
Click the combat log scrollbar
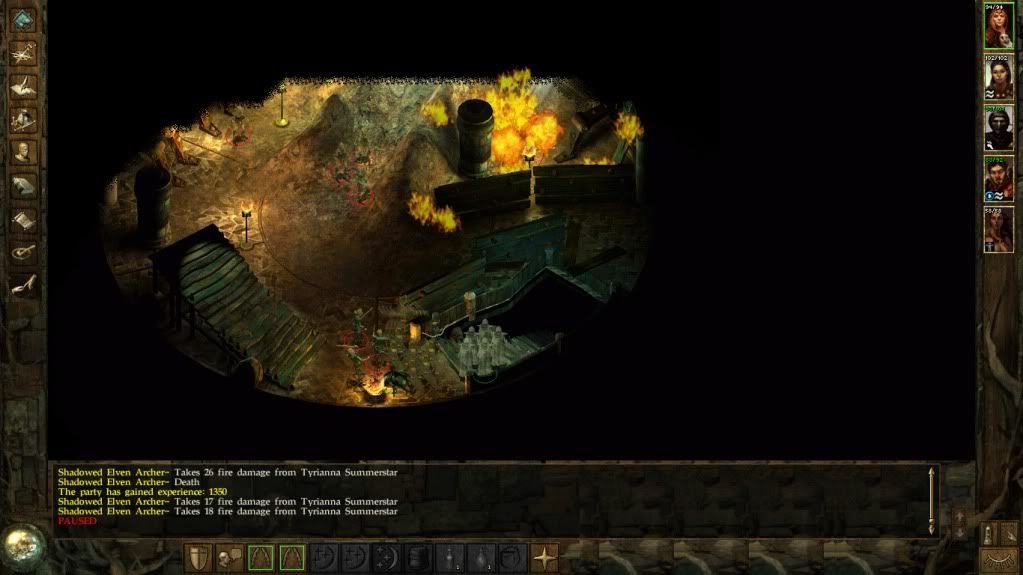click(x=932, y=500)
